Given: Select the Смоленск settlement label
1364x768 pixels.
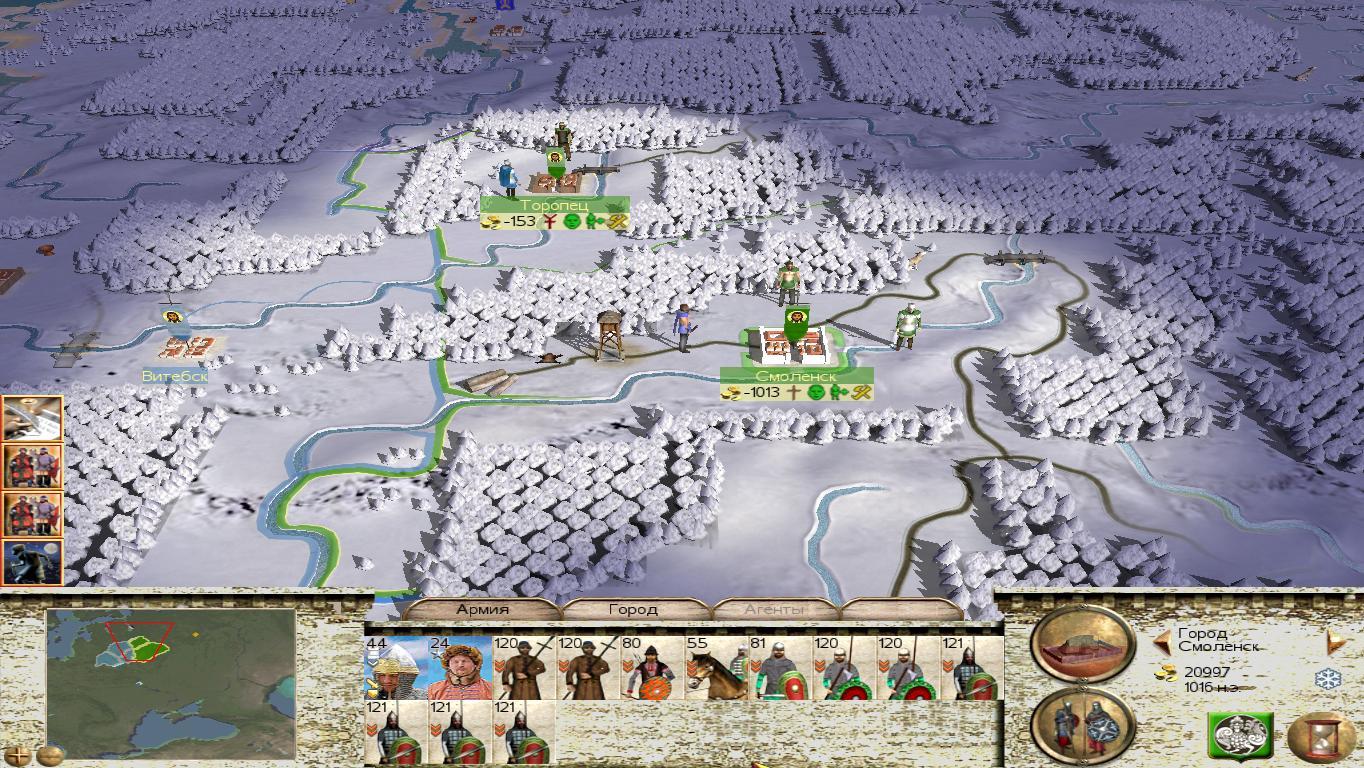Looking at the screenshot, I should coord(797,376).
